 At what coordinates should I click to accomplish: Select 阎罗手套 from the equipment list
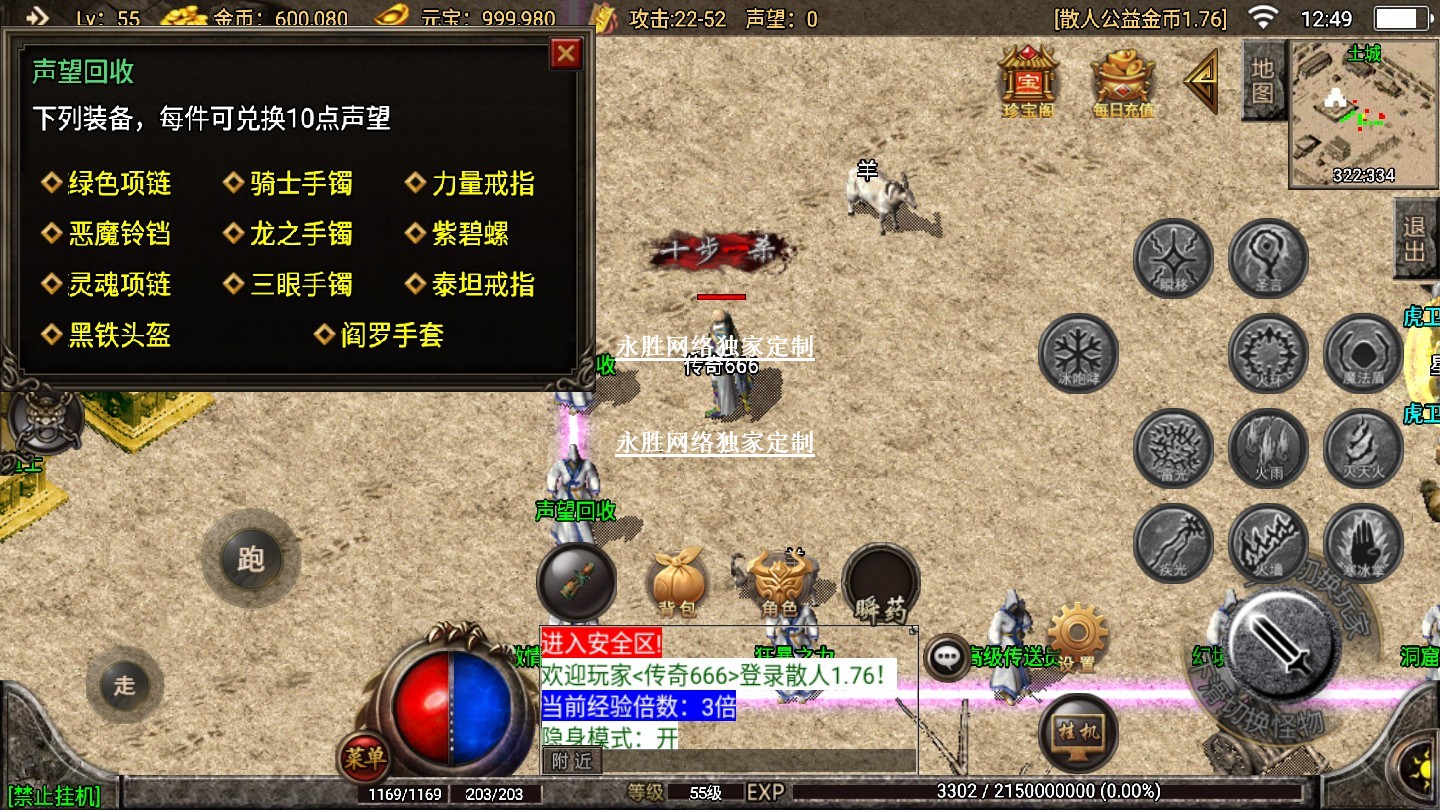tap(391, 335)
